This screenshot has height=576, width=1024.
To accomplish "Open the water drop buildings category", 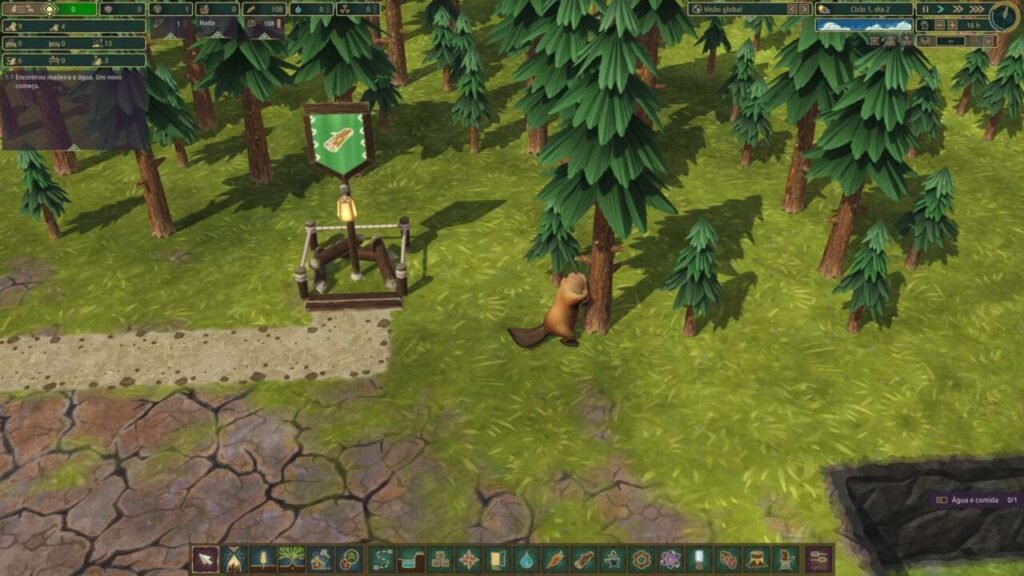I will 526,559.
